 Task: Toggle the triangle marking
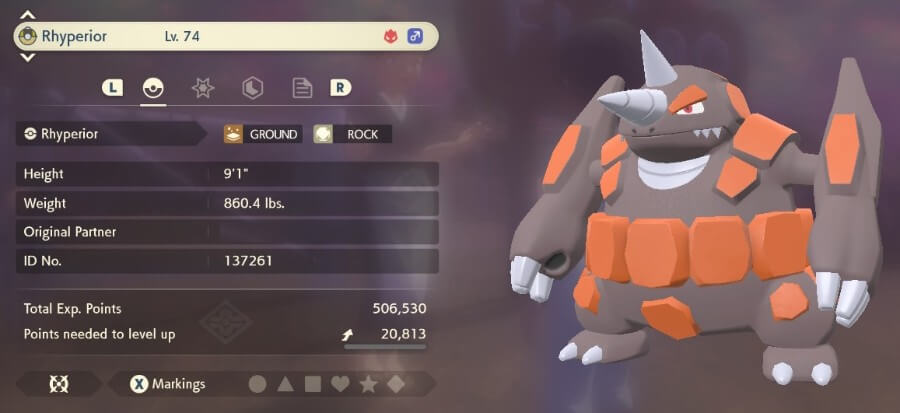[x=285, y=384]
